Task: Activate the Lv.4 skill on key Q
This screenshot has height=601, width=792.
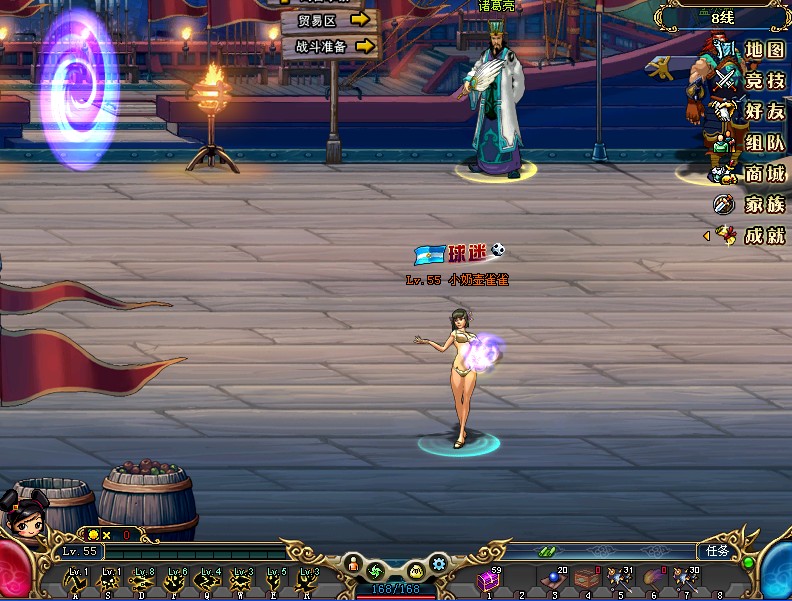Action: pos(208,580)
